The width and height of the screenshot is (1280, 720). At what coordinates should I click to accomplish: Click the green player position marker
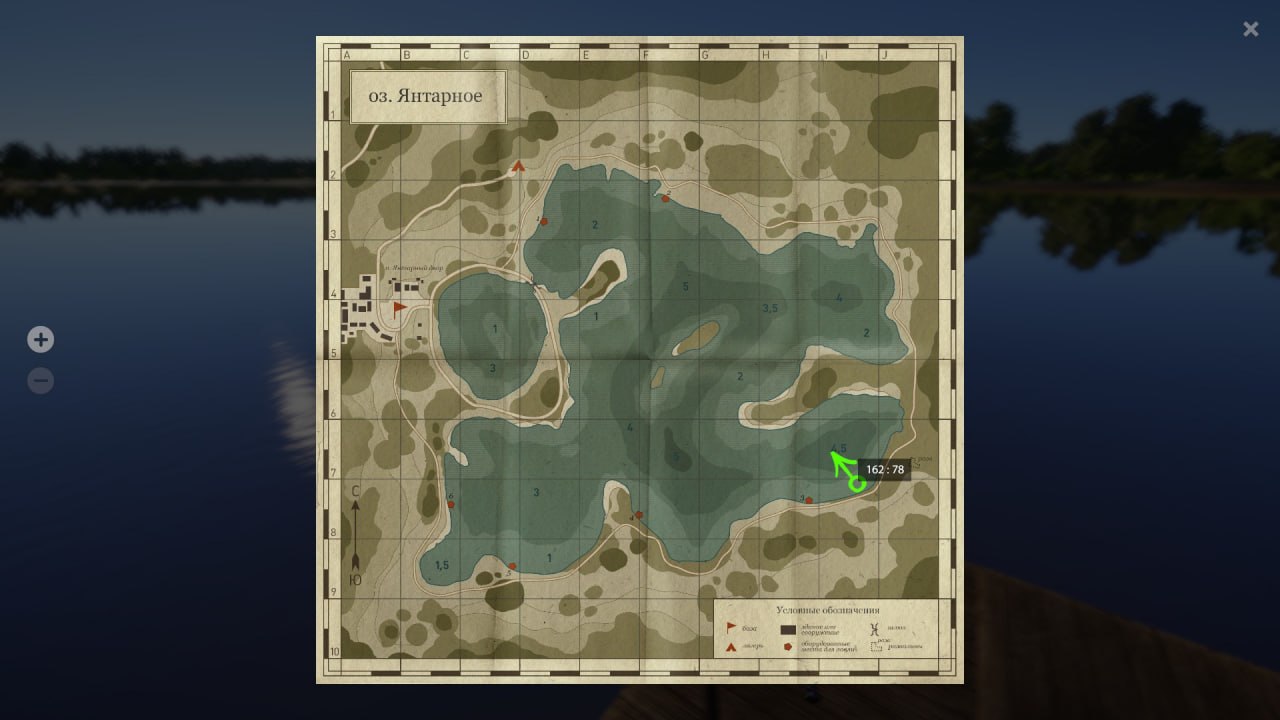[x=857, y=485]
